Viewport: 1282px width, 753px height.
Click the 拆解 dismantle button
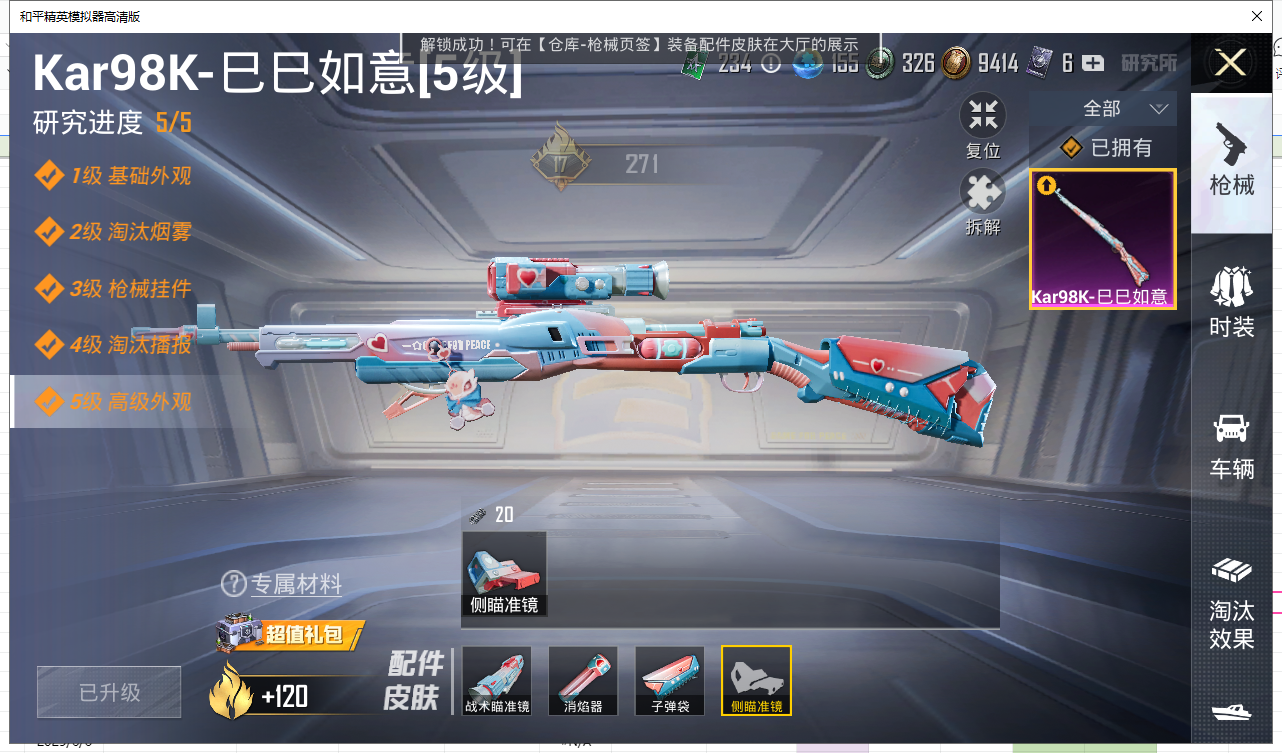tap(982, 202)
